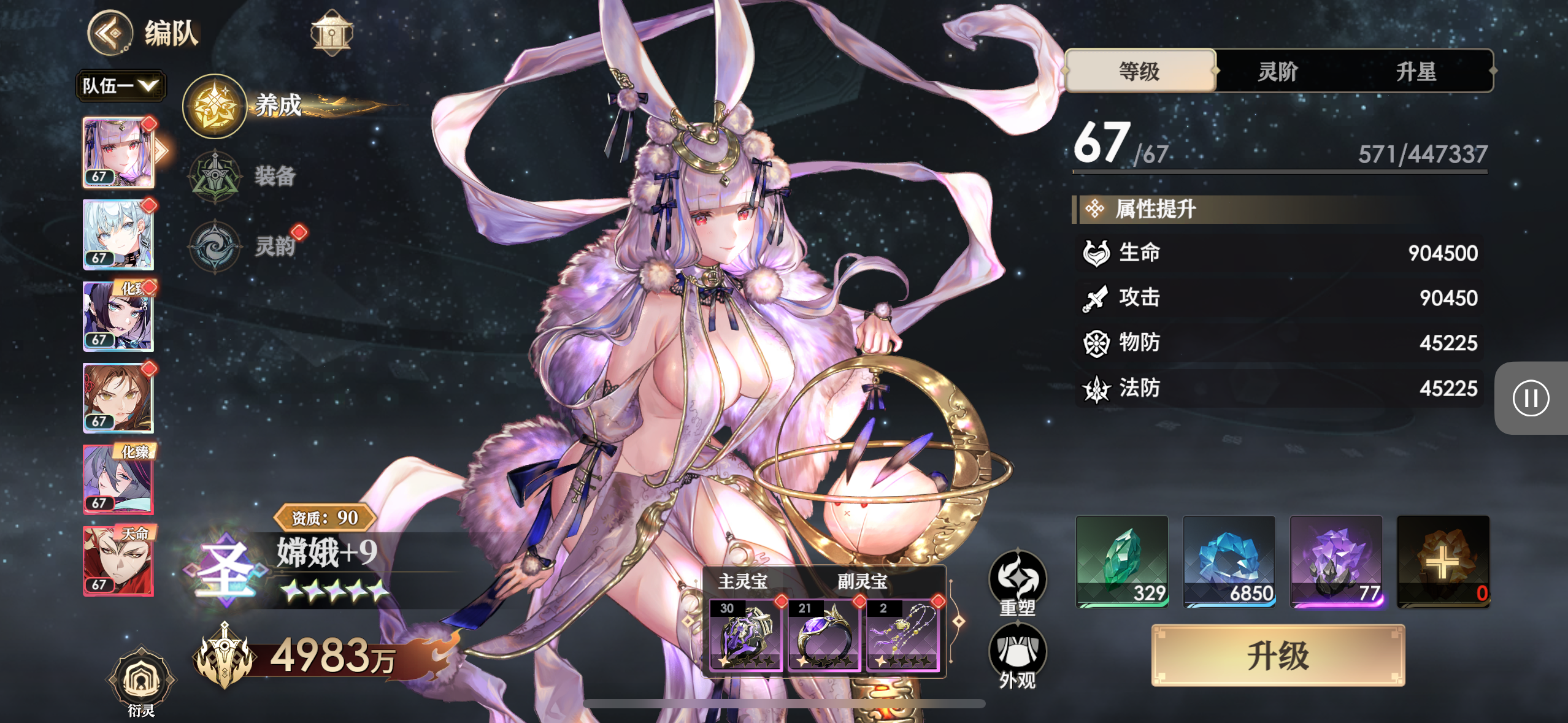Open the 衍灵 icon at bottom left

pos(141,681)
